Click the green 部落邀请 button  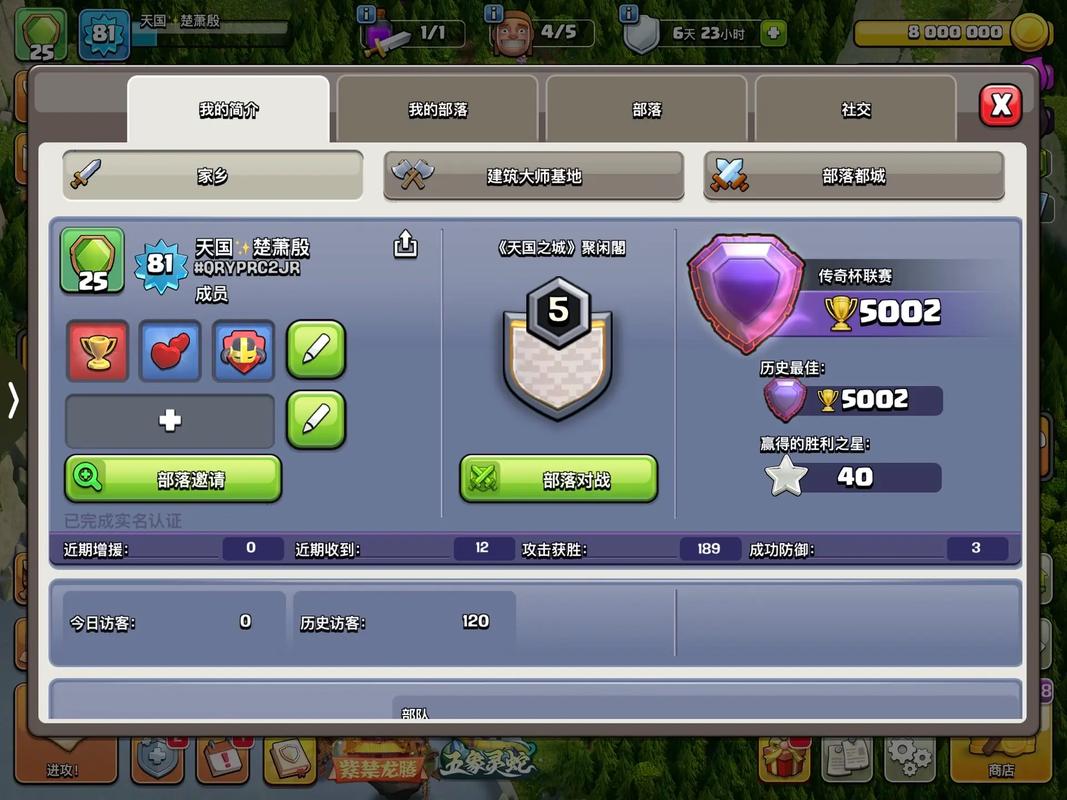pyautogui.click(x=173, y=479)
